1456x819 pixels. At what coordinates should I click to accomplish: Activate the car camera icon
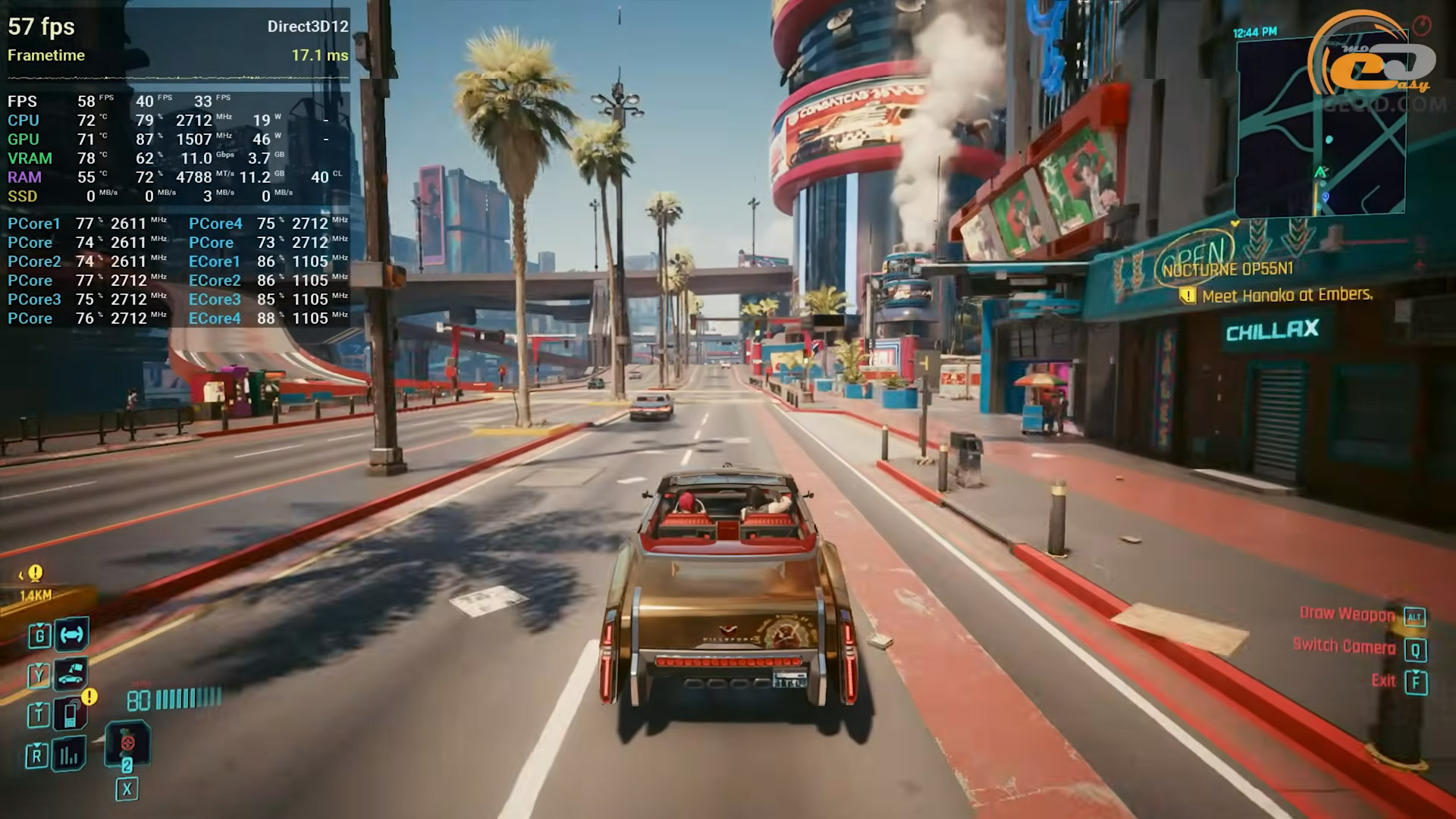coord(71,673)
